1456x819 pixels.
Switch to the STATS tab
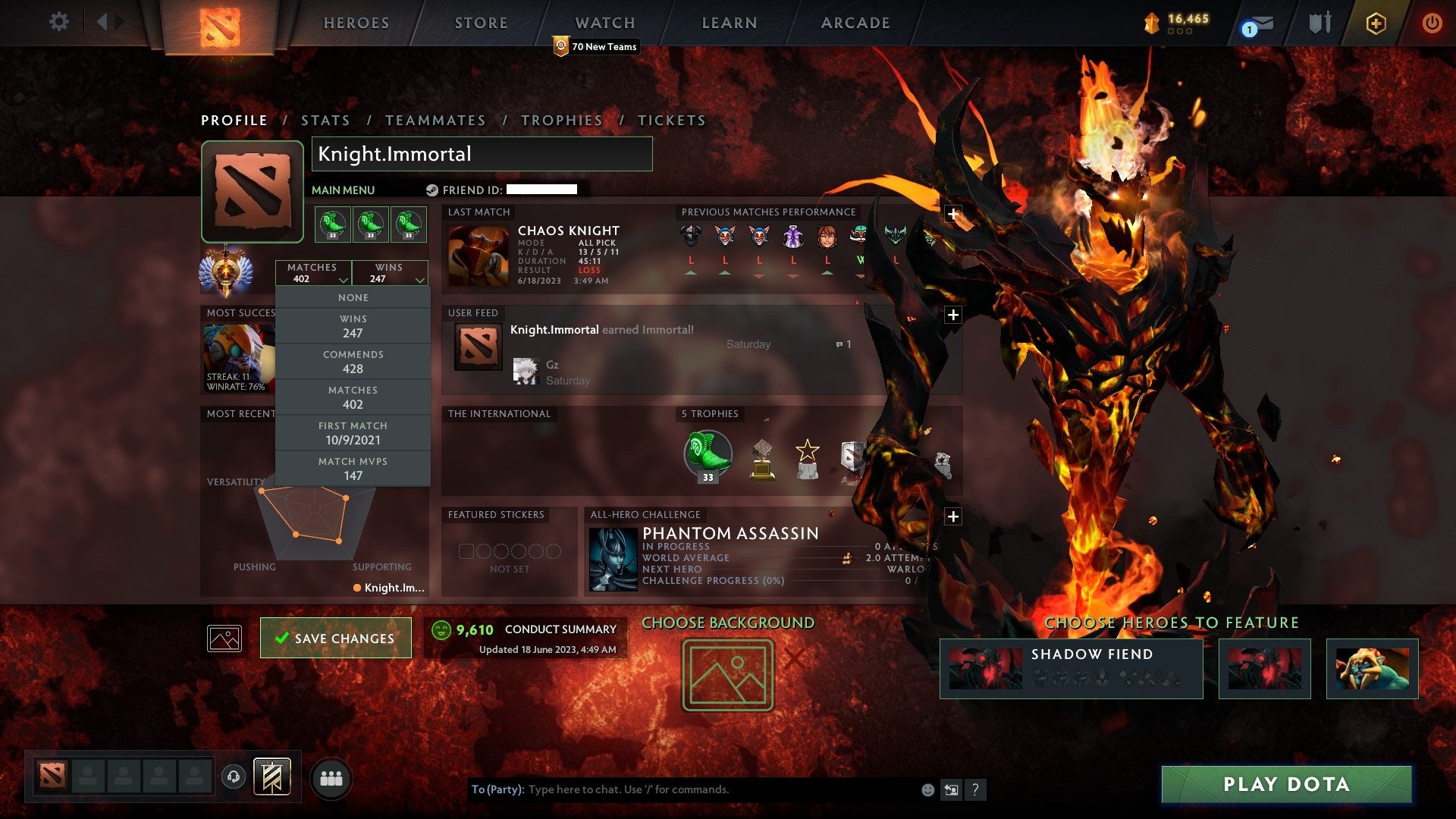tap(325, 120)
